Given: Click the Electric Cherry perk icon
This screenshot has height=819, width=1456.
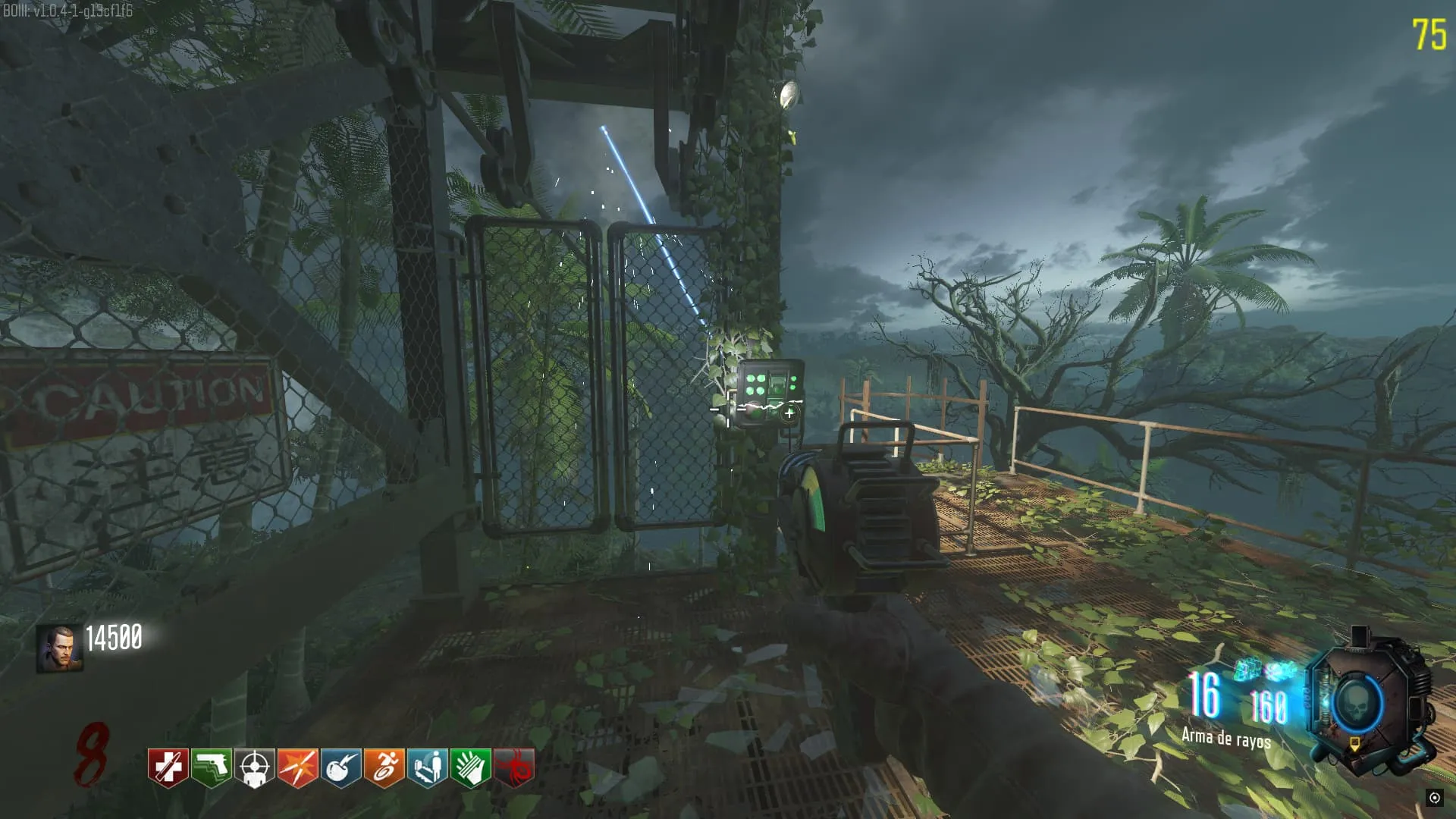Looking at the screenshot, I should tap(340, 767).
